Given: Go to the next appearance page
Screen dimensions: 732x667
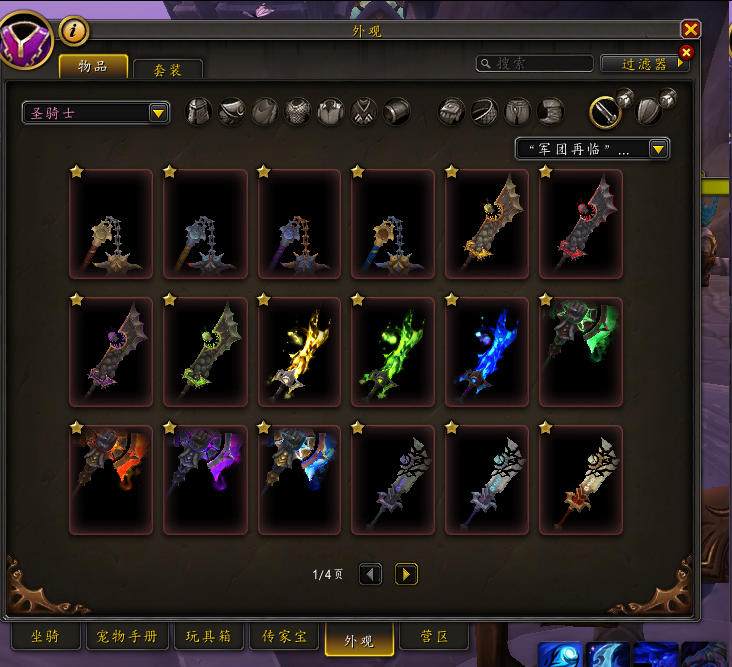Looking at the screenshot, I should tap(406, 574).
